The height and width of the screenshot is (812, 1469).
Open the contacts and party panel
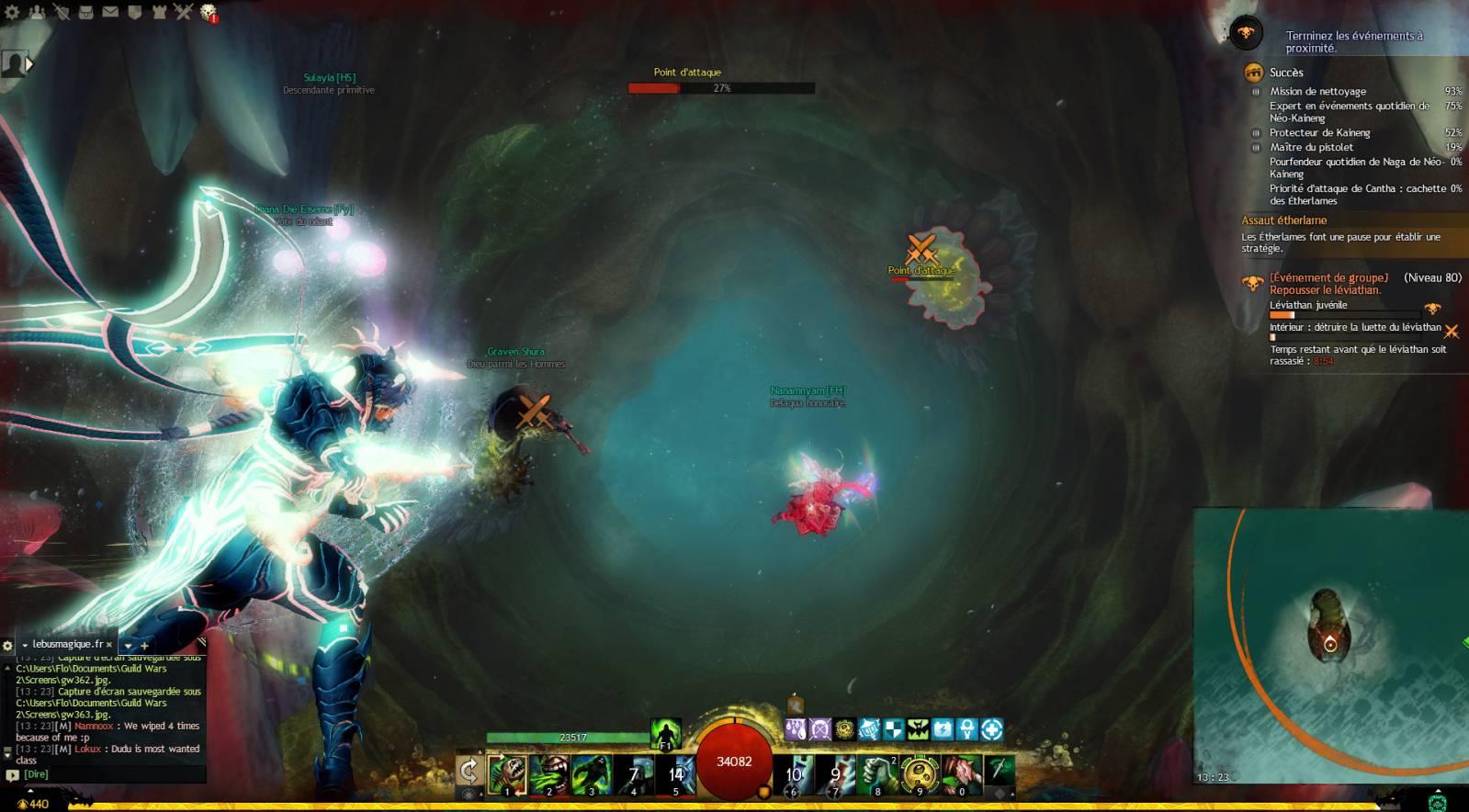pyautogui.click(x=37, y=12)
